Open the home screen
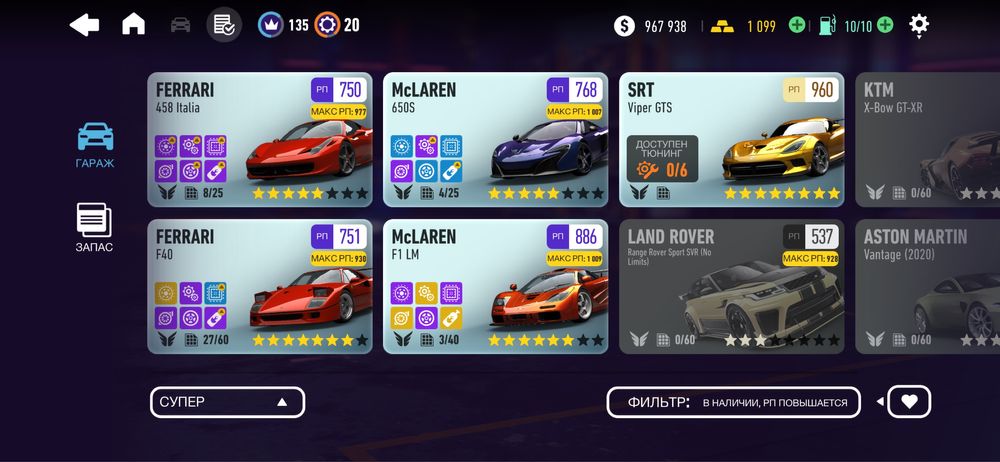The image size is (1000, 462). pos(133,25)
